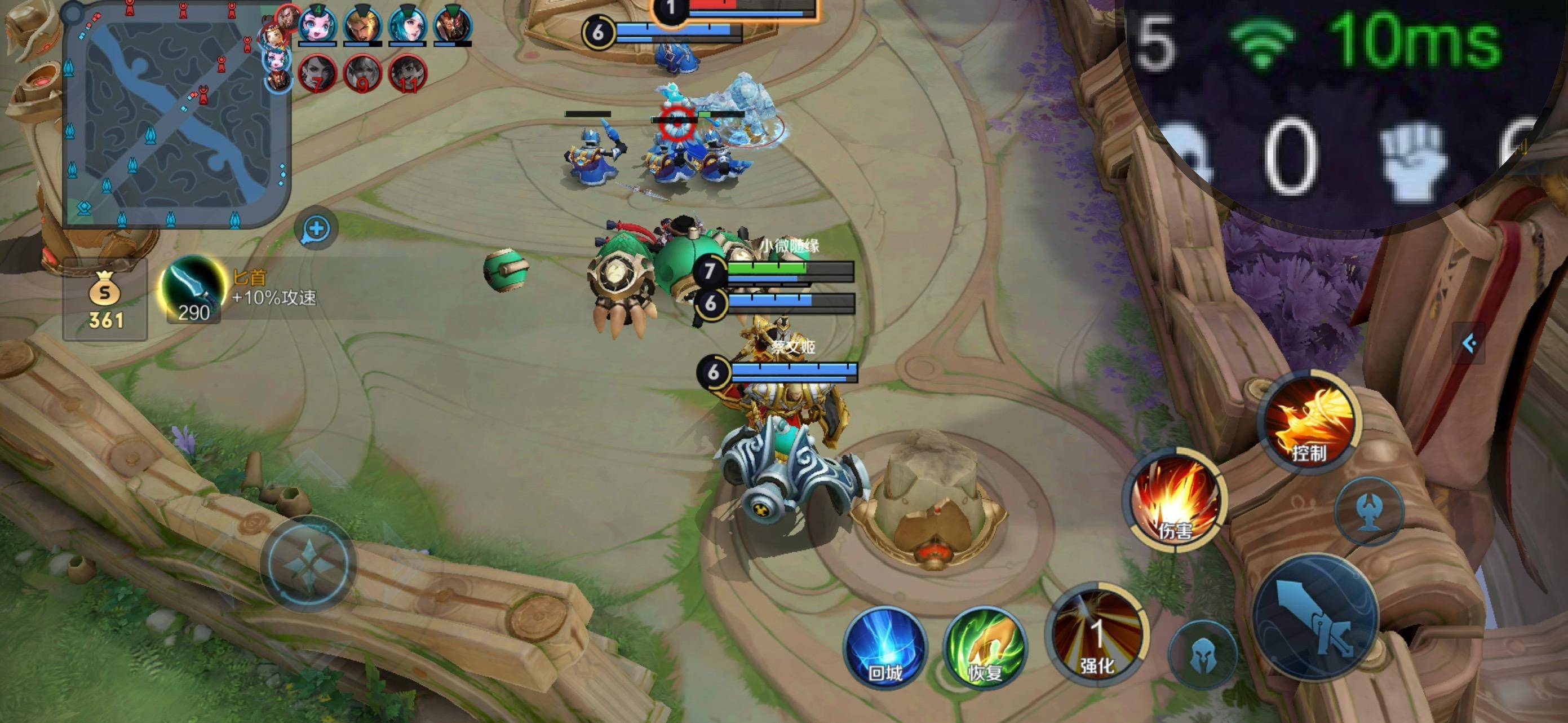1568x723 pixels.
Task: Activate the 回城 recall ability
Action: point(885,647)
